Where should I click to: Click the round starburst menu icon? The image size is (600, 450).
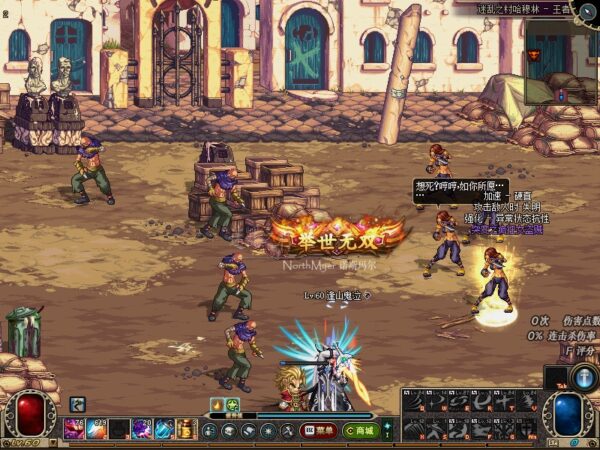(269, 431)
